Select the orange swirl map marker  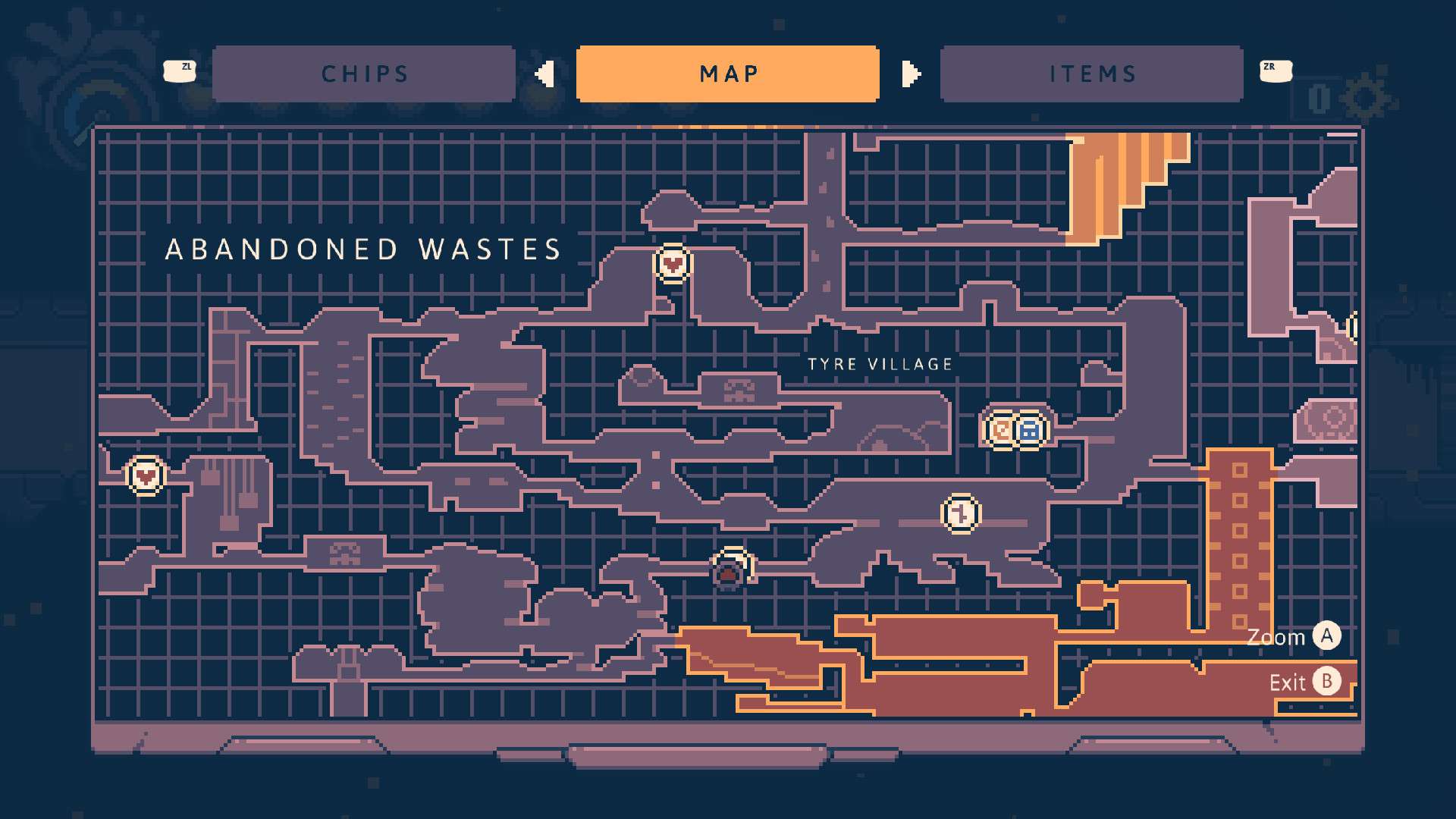[1001, 431]
